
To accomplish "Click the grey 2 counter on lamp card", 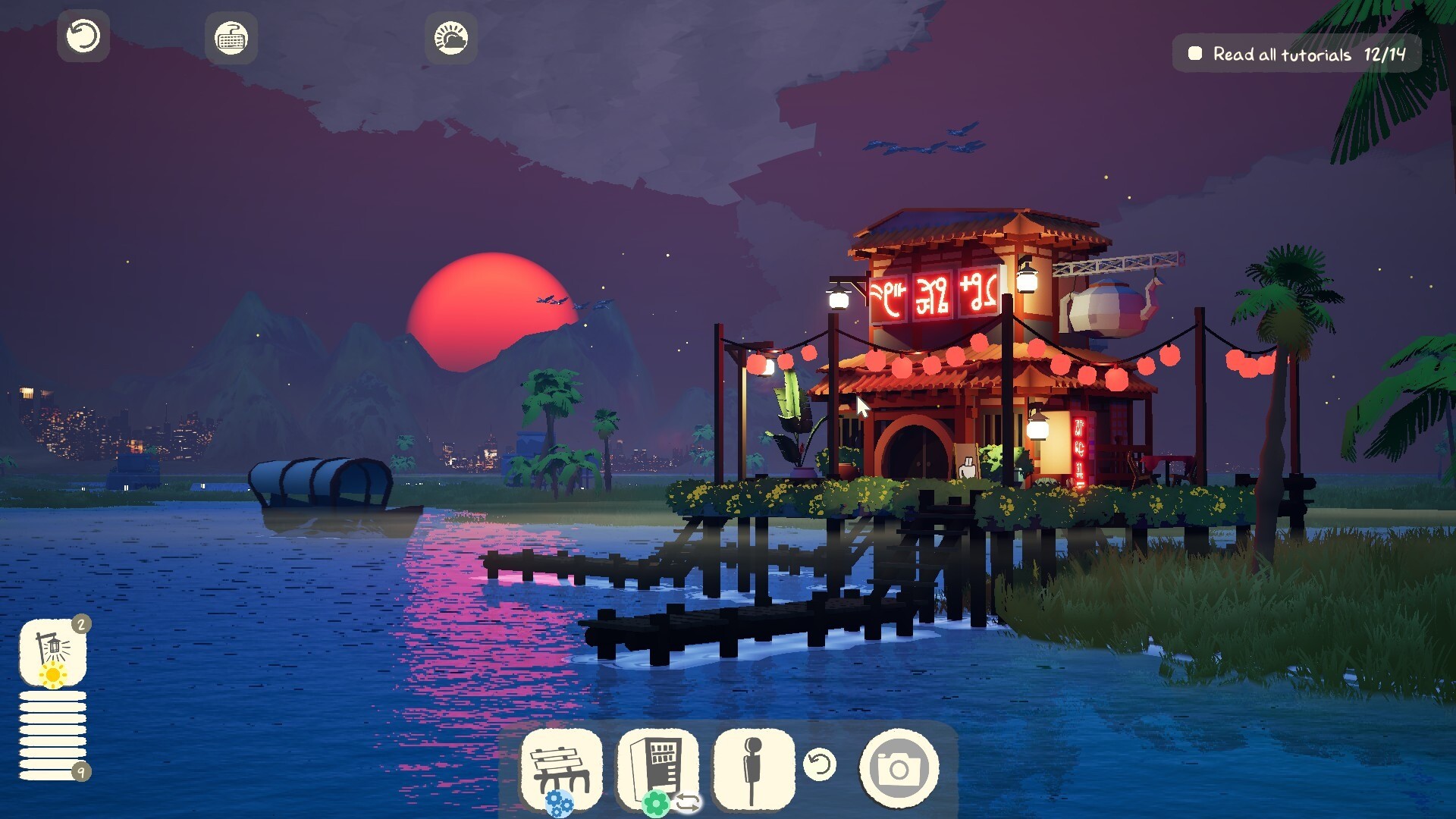I will click(80, 626).
